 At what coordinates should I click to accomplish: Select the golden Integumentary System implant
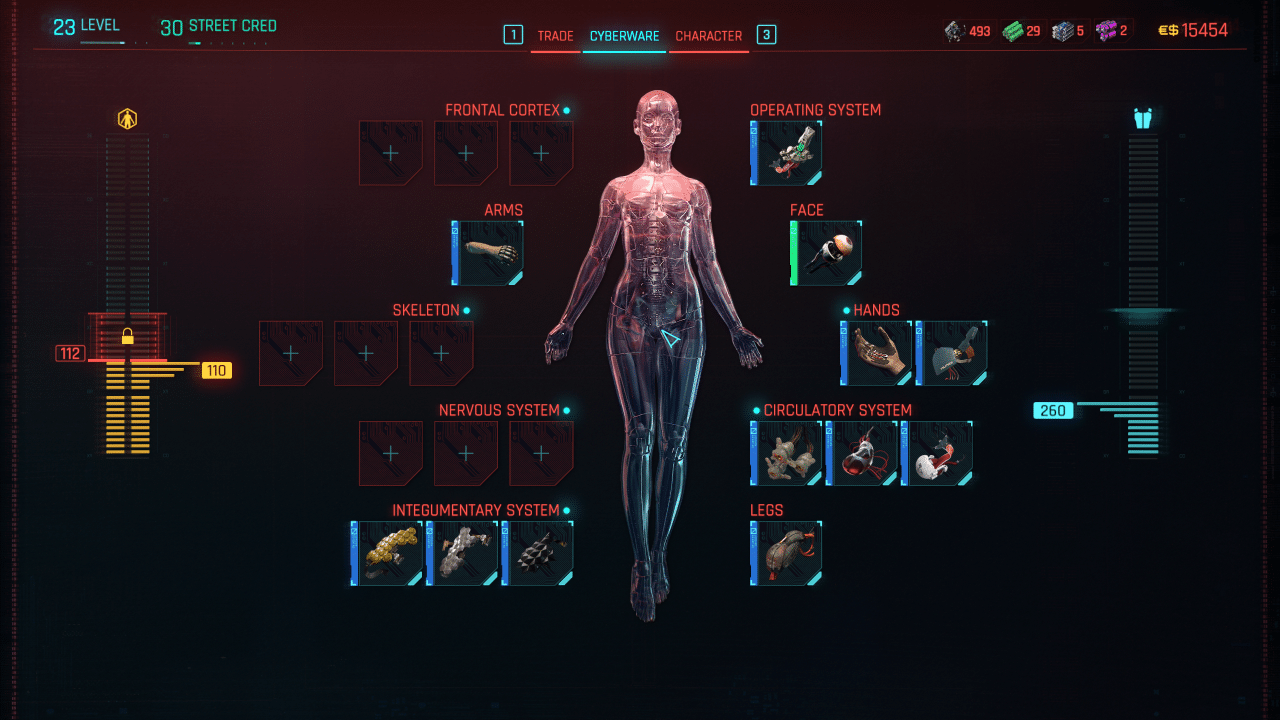pos(387,553)
